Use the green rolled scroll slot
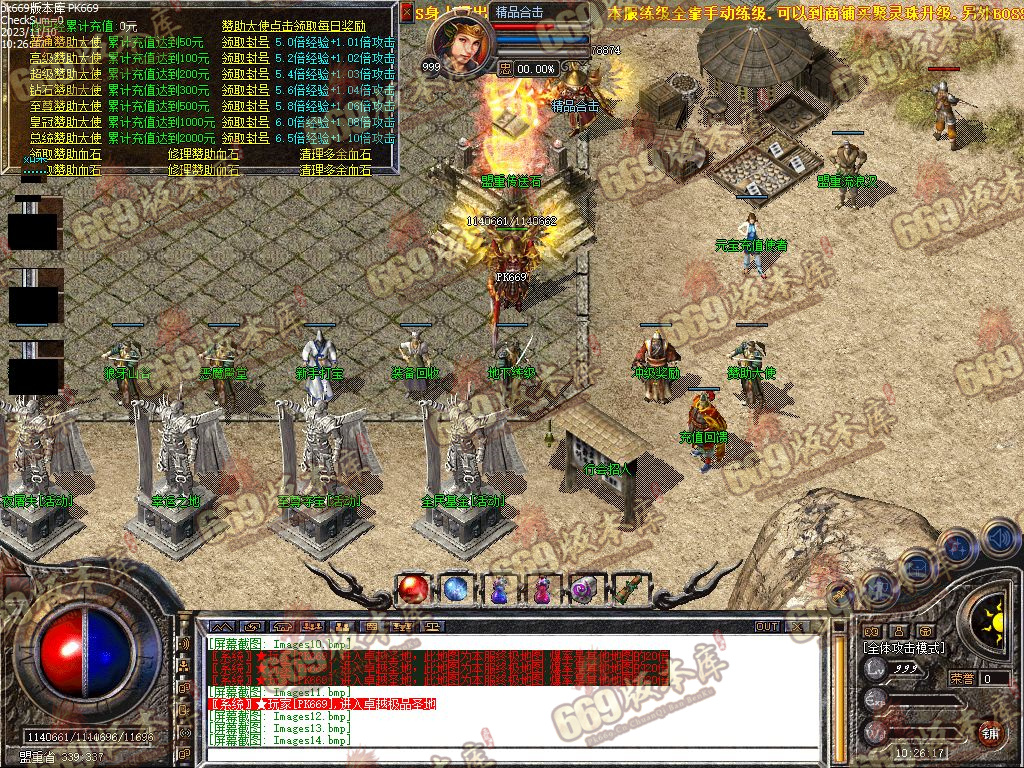 (x=628, y=590)
